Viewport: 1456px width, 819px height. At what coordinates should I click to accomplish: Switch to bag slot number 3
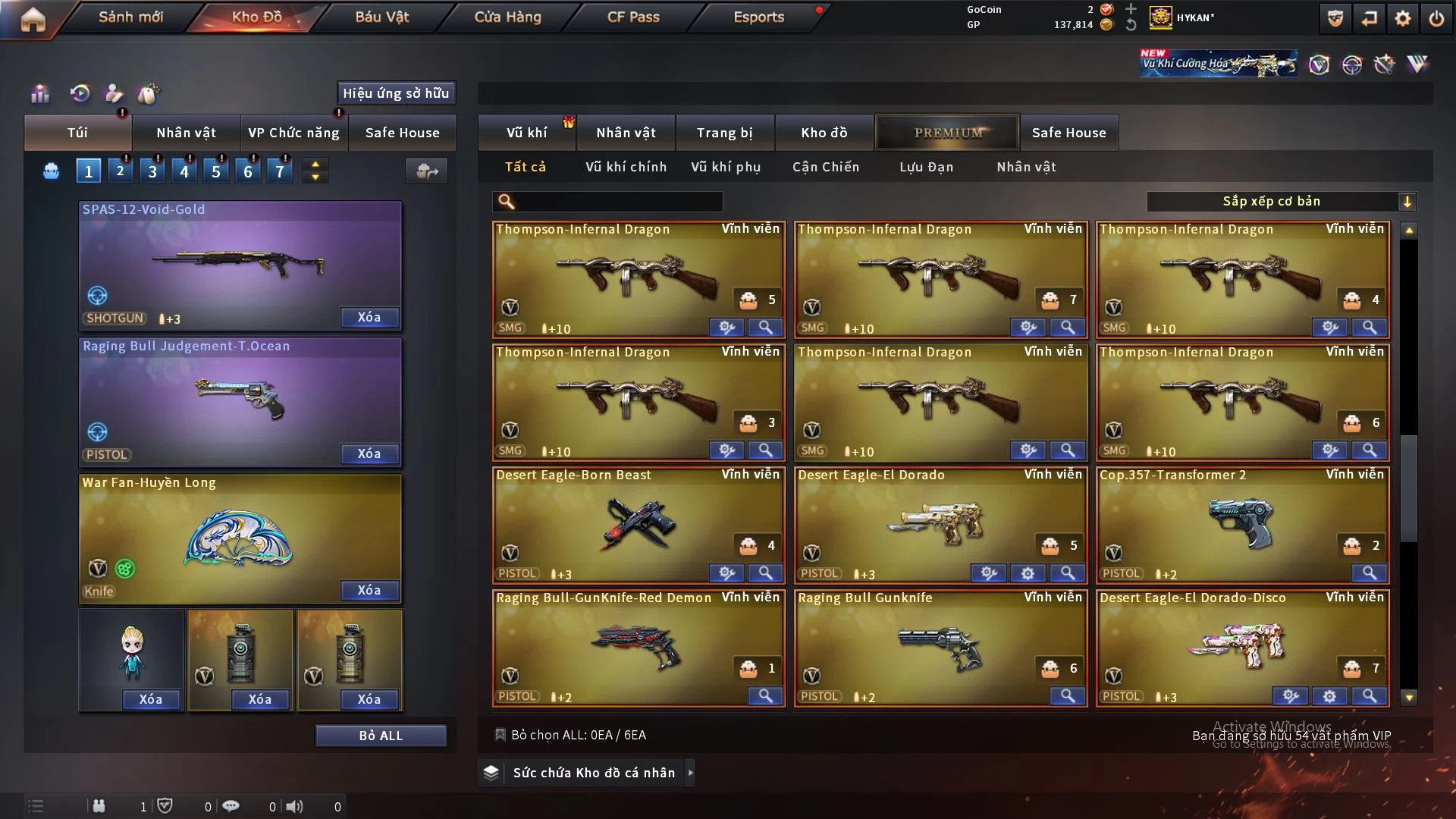point(152,171)
